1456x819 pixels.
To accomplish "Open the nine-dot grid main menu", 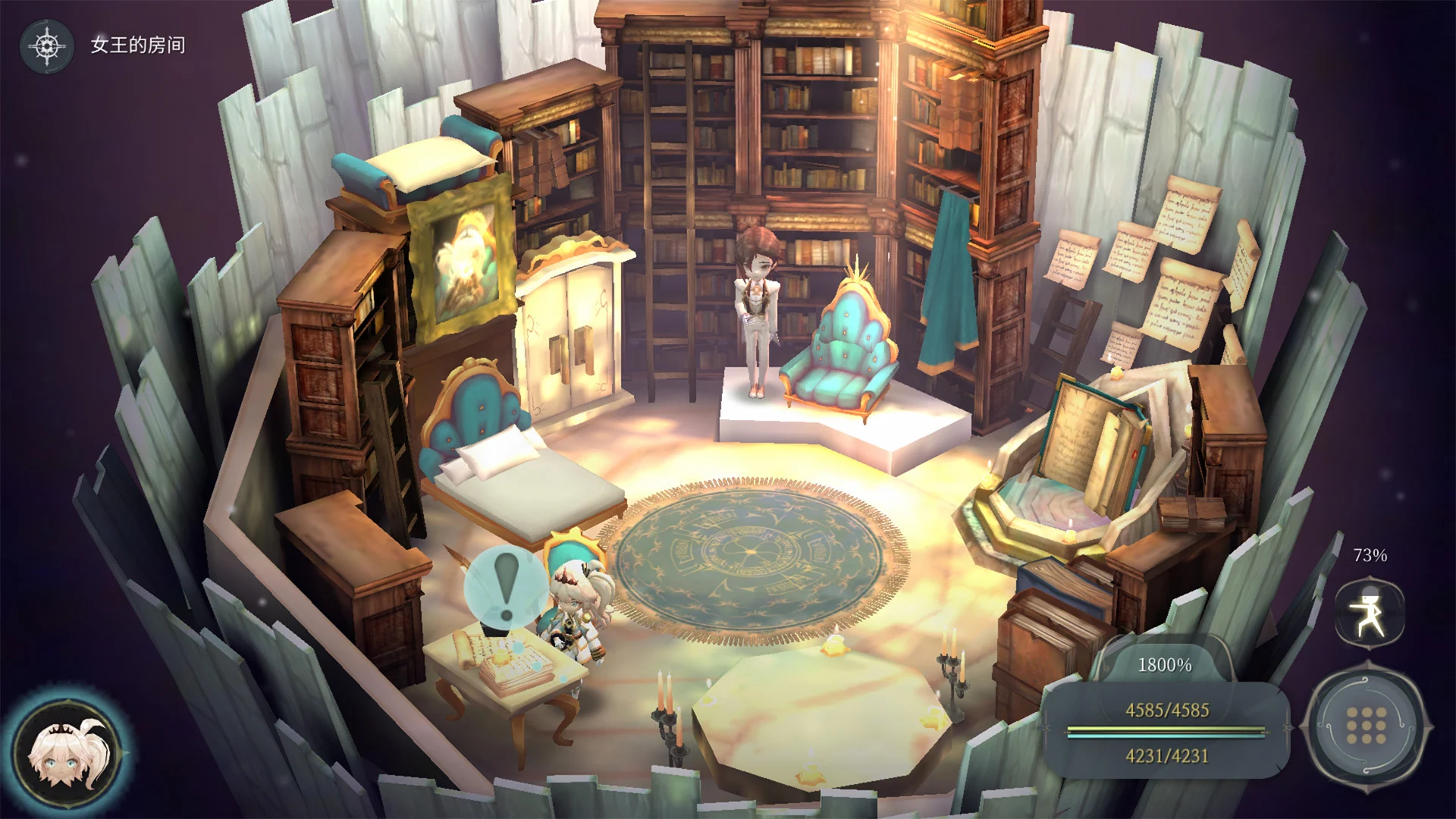I will click(1367, 726).
